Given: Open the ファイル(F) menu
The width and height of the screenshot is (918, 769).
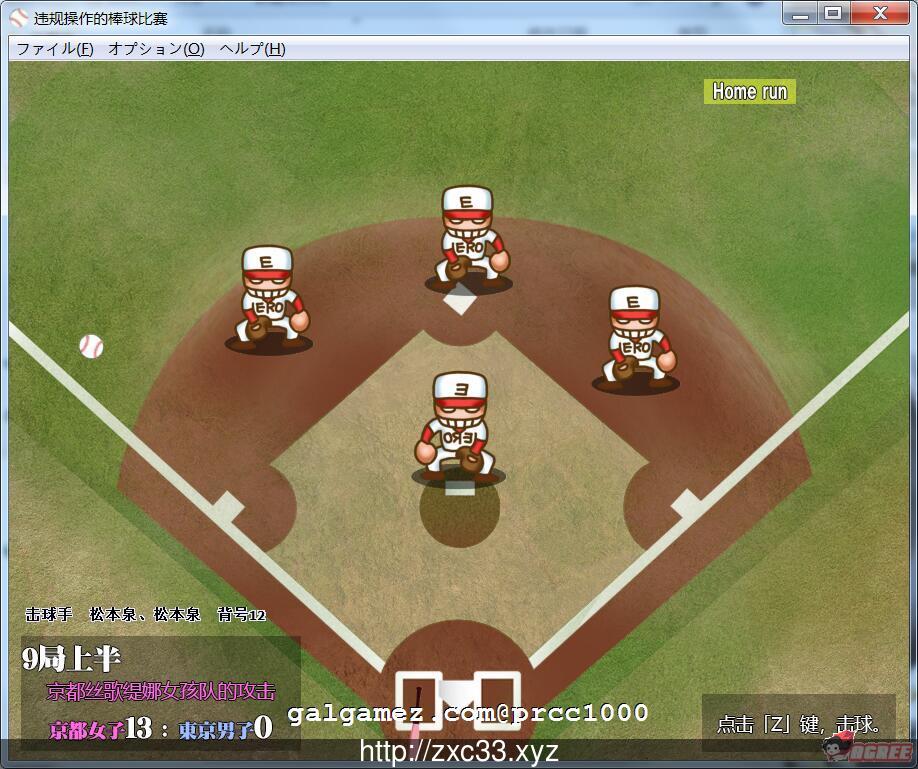Looking at the screenshot, I should (55, 48).
